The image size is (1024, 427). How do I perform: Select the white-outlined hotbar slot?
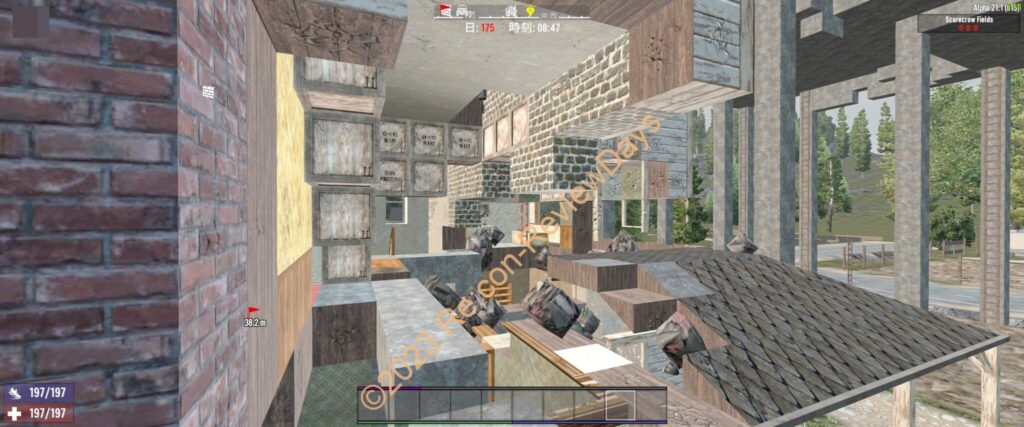(x=620, y=404)
